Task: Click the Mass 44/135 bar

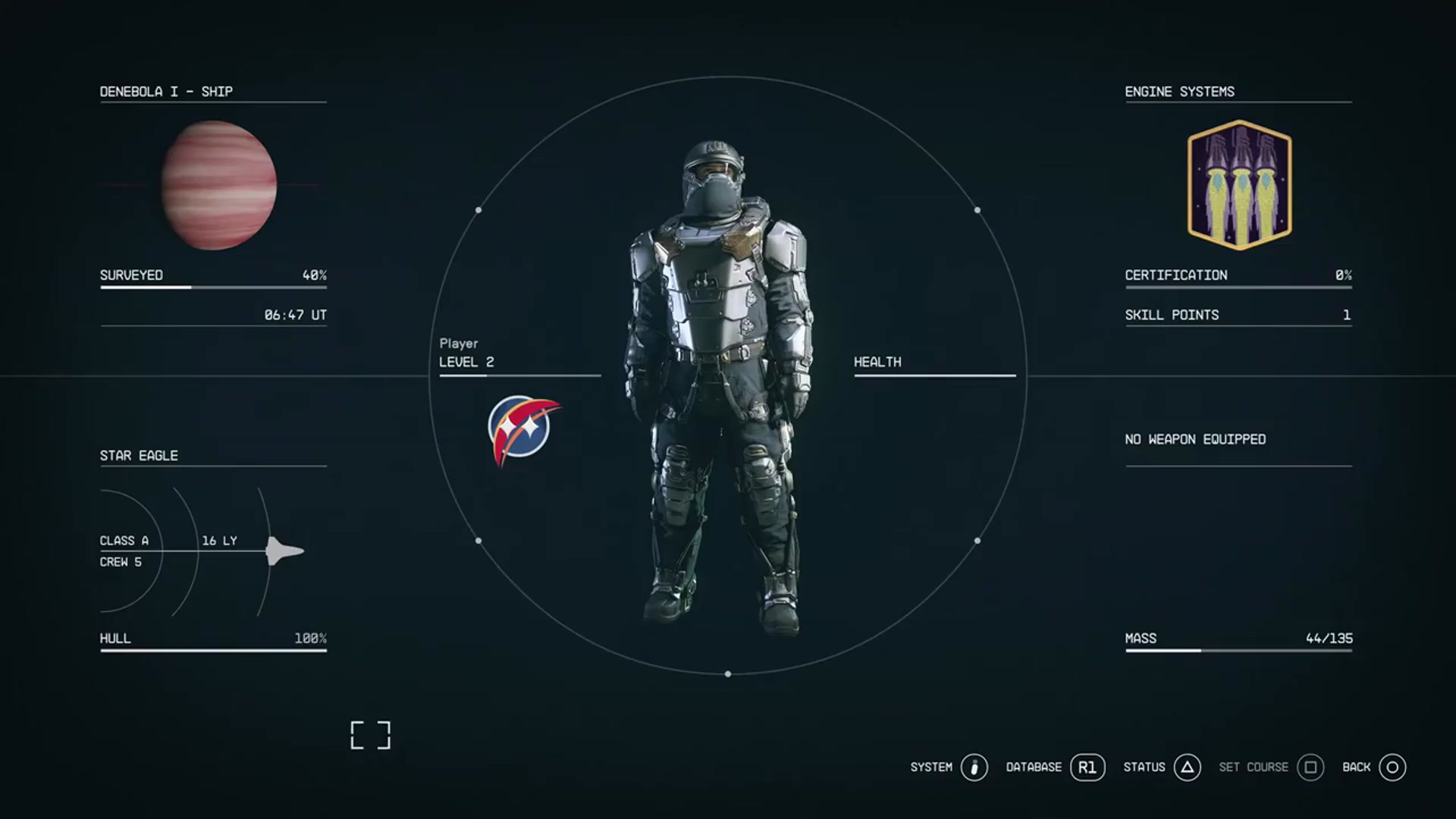Action: [1238, 650]
